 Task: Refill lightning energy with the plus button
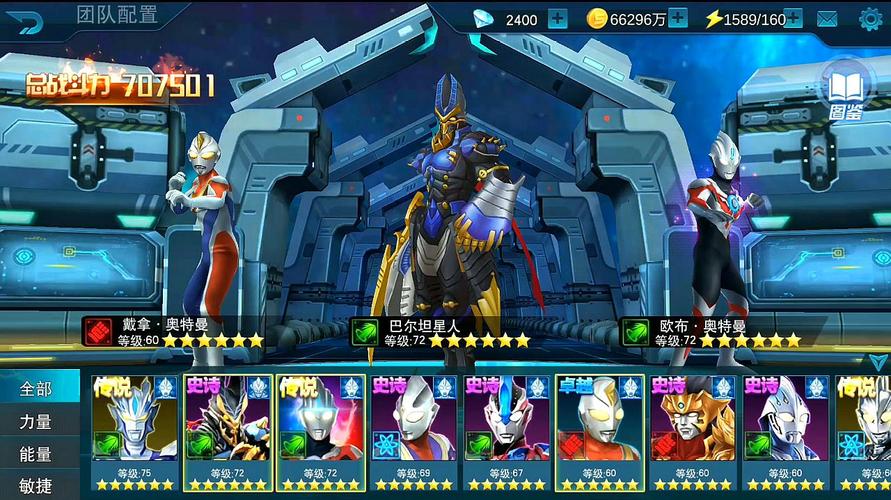pyautogui.click(x=793, y=18)
